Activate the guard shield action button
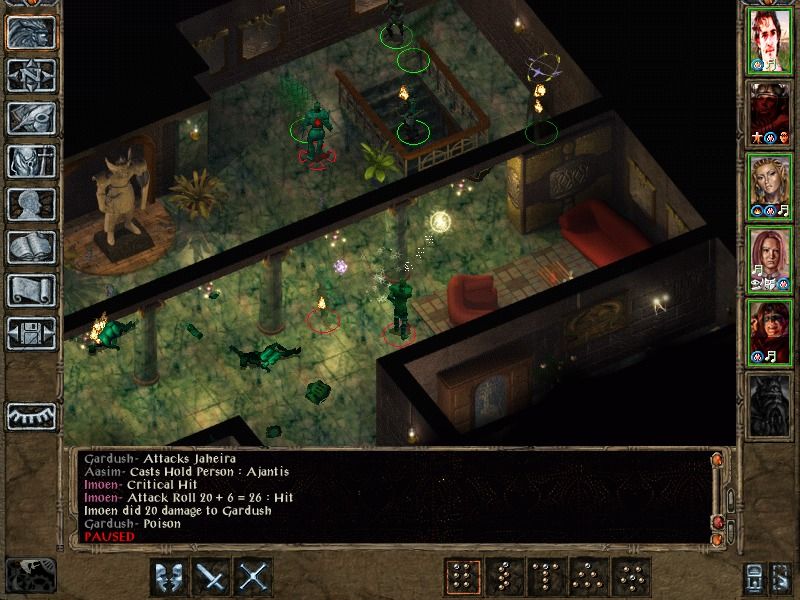Screen dimensions: 800x600 [x=169, y=577]
